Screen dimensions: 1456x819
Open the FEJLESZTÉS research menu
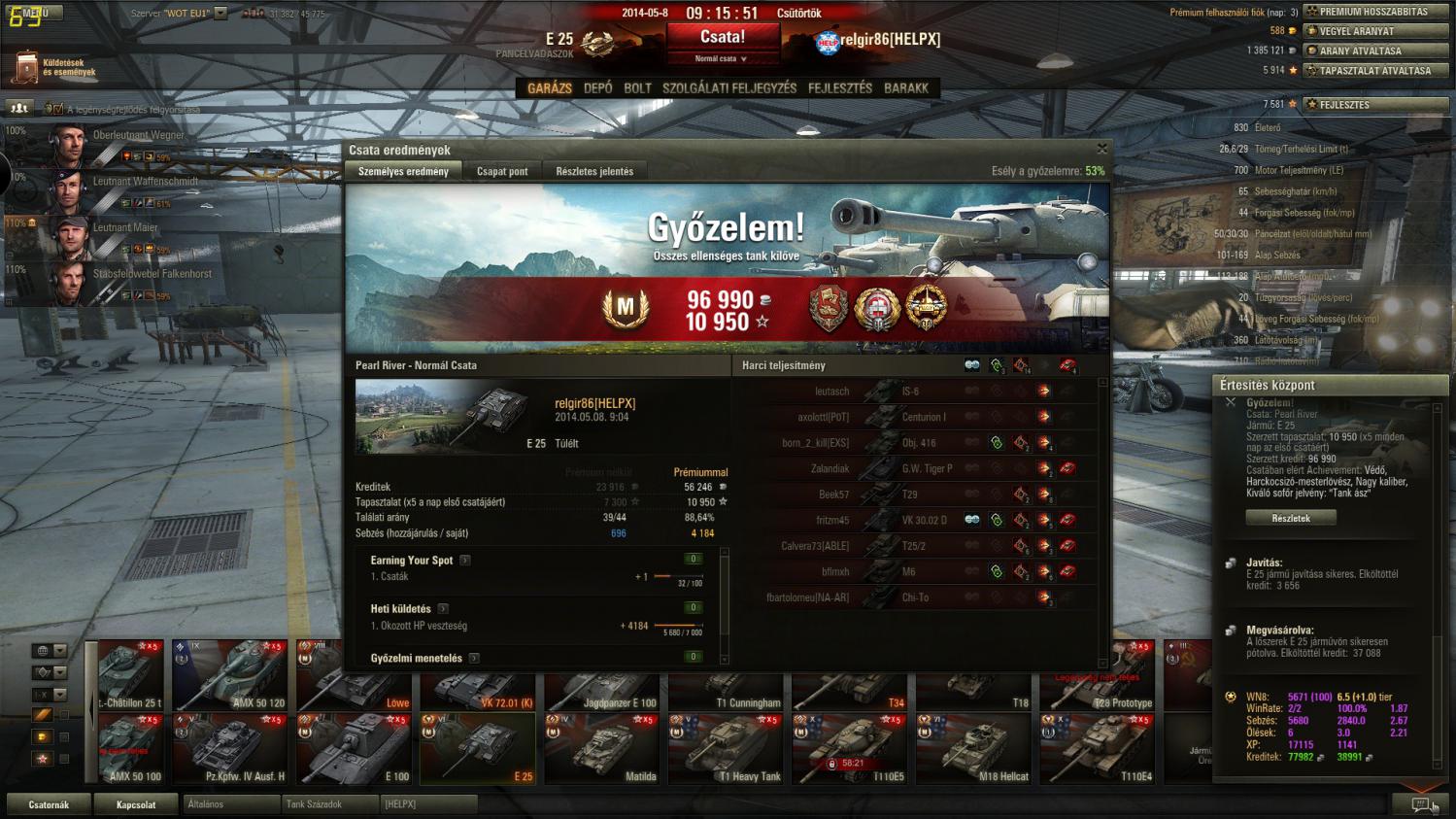tap(840, 87)
